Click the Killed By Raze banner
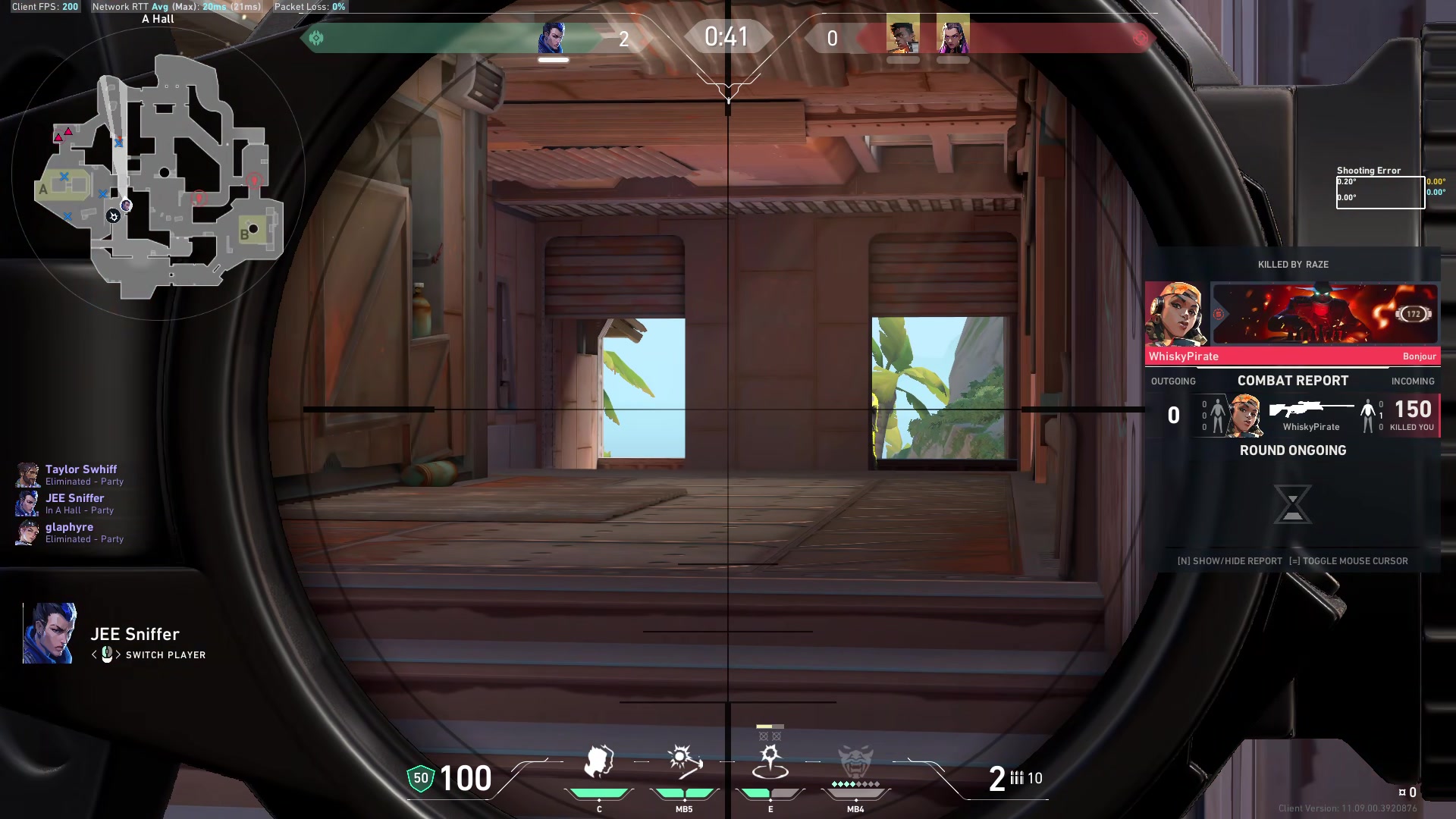Screen dimensions: 1456x819 click(x=1292, y=265)
